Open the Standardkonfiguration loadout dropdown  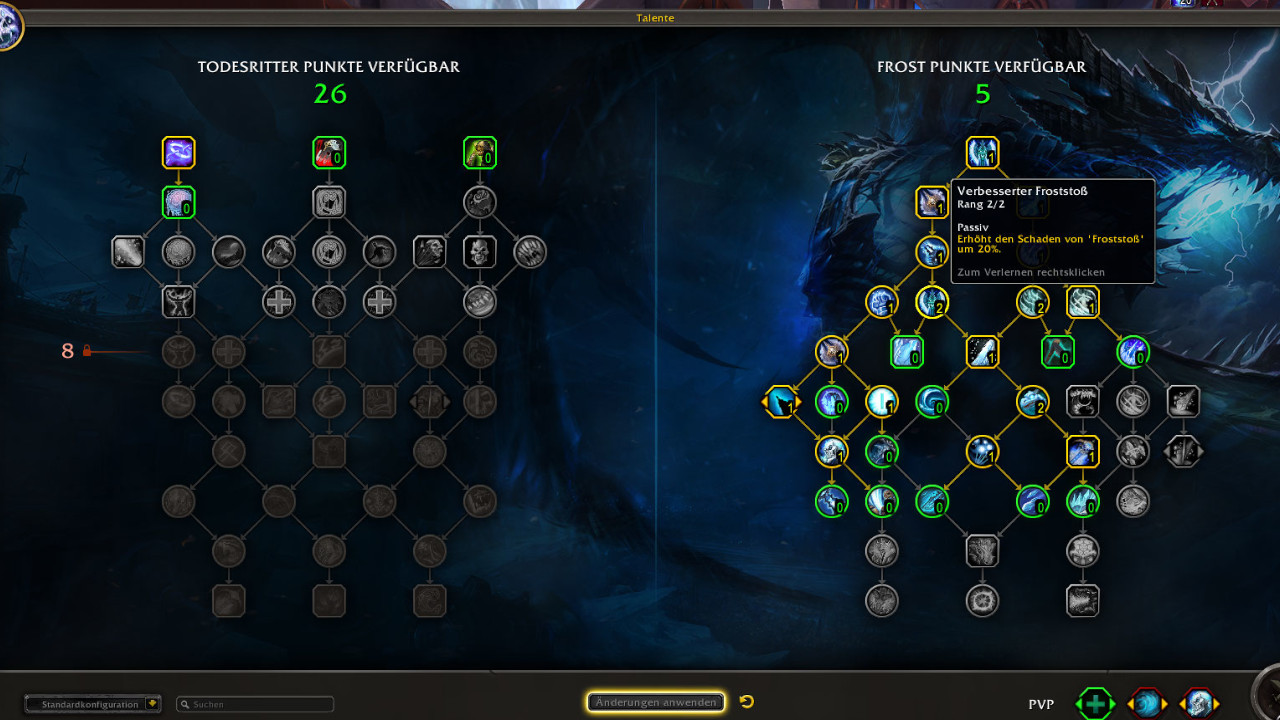pos(93,704)
